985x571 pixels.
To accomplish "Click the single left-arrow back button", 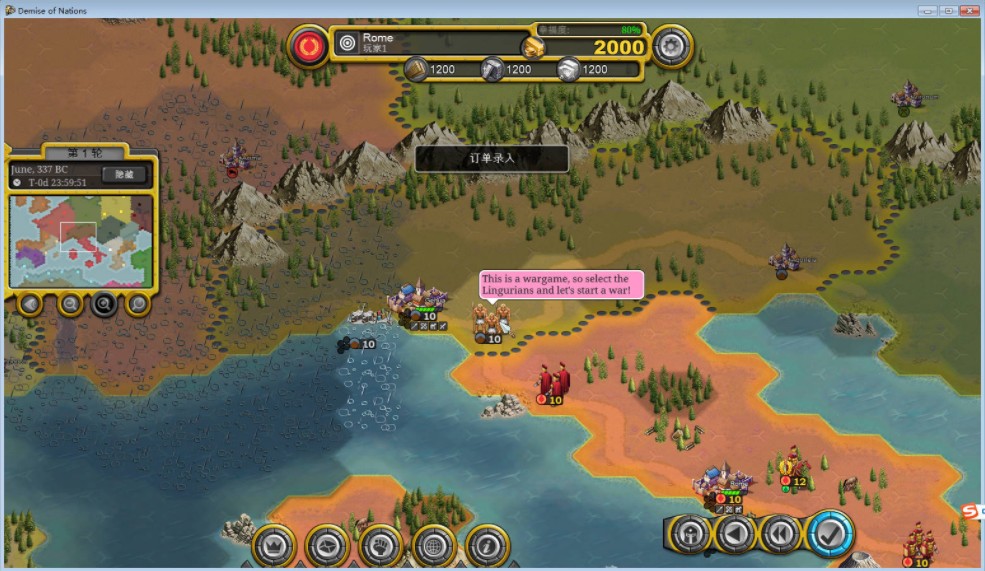I will click(x=735, y=535).
